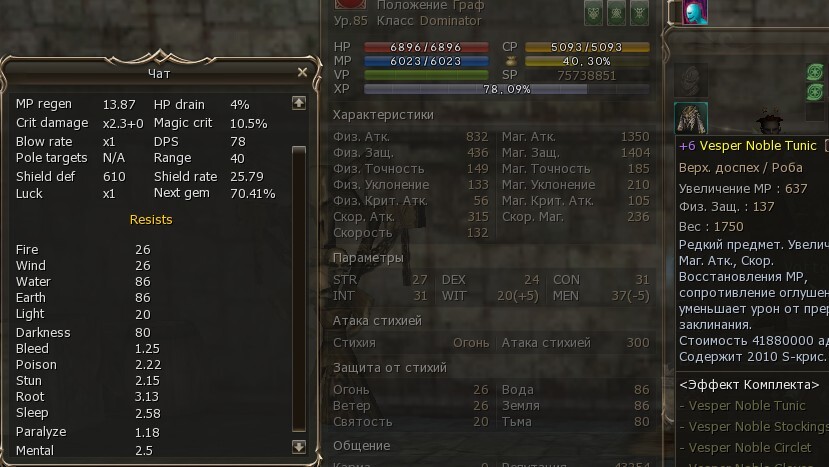Click the scroll-down arrow in the stats panel
This screenshot has width=829, height=467.
pos(298,447)
